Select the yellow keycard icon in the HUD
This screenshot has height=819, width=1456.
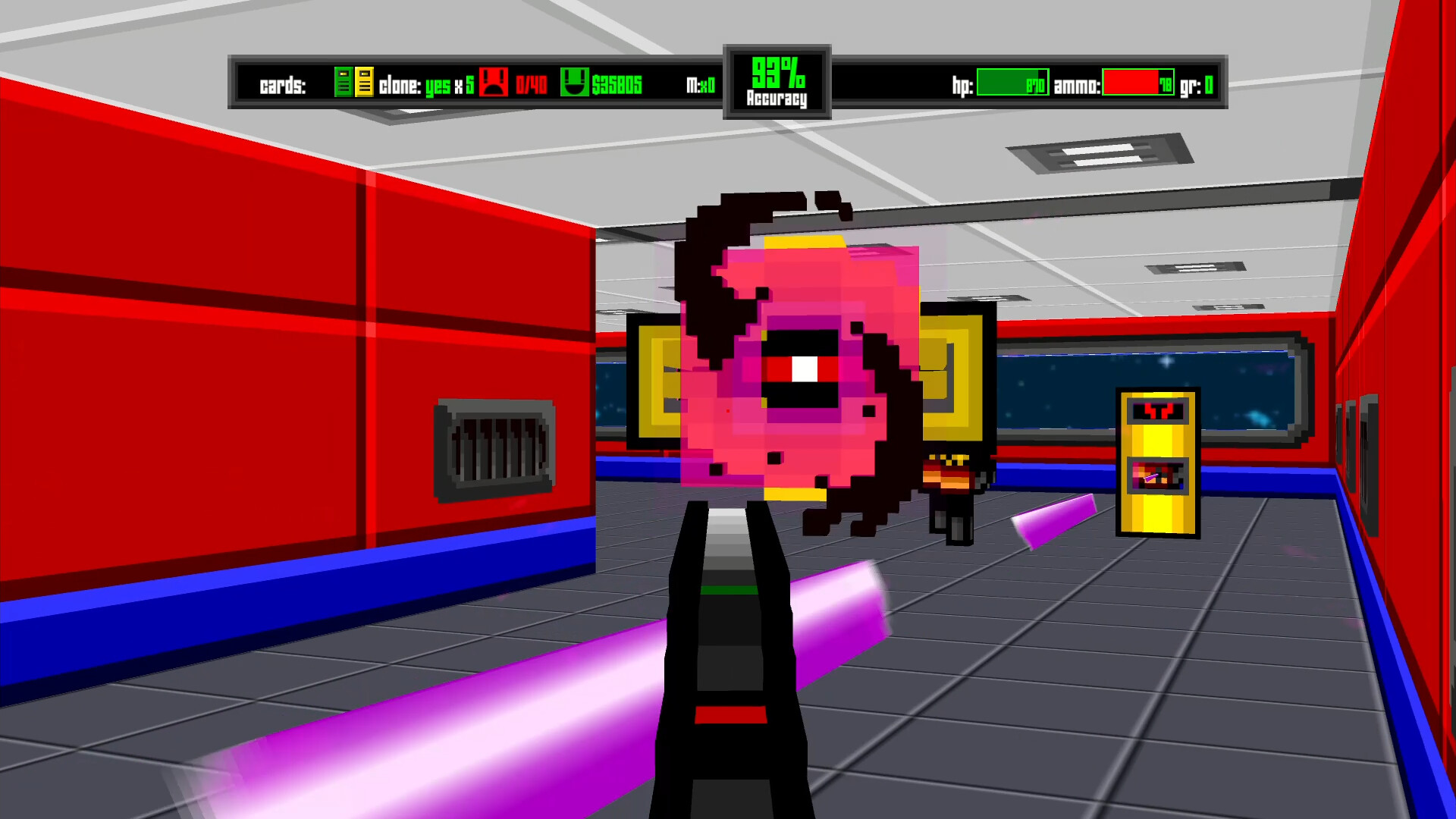point(365,80)
